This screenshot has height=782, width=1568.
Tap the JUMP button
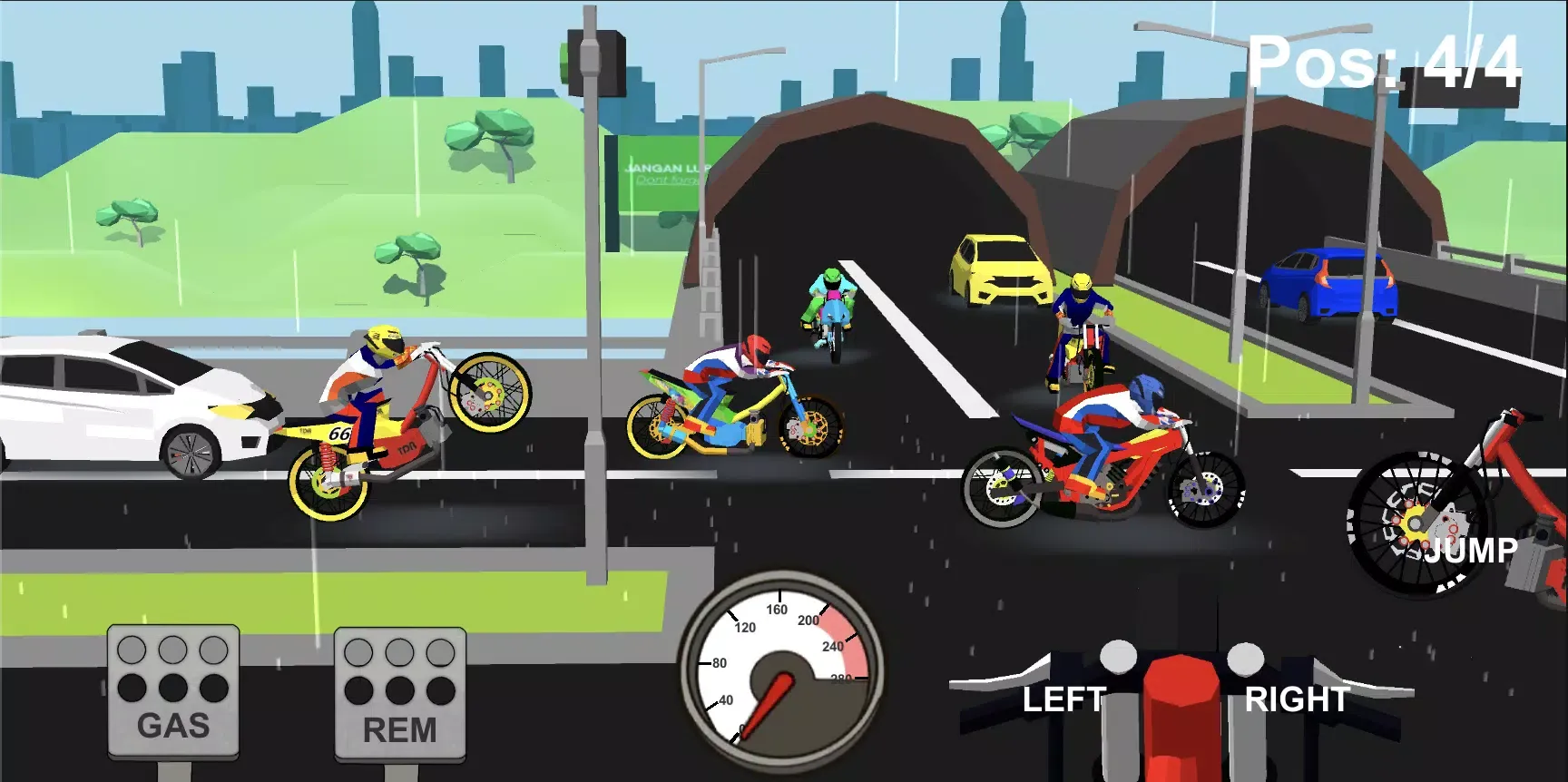click(1472, 547)
